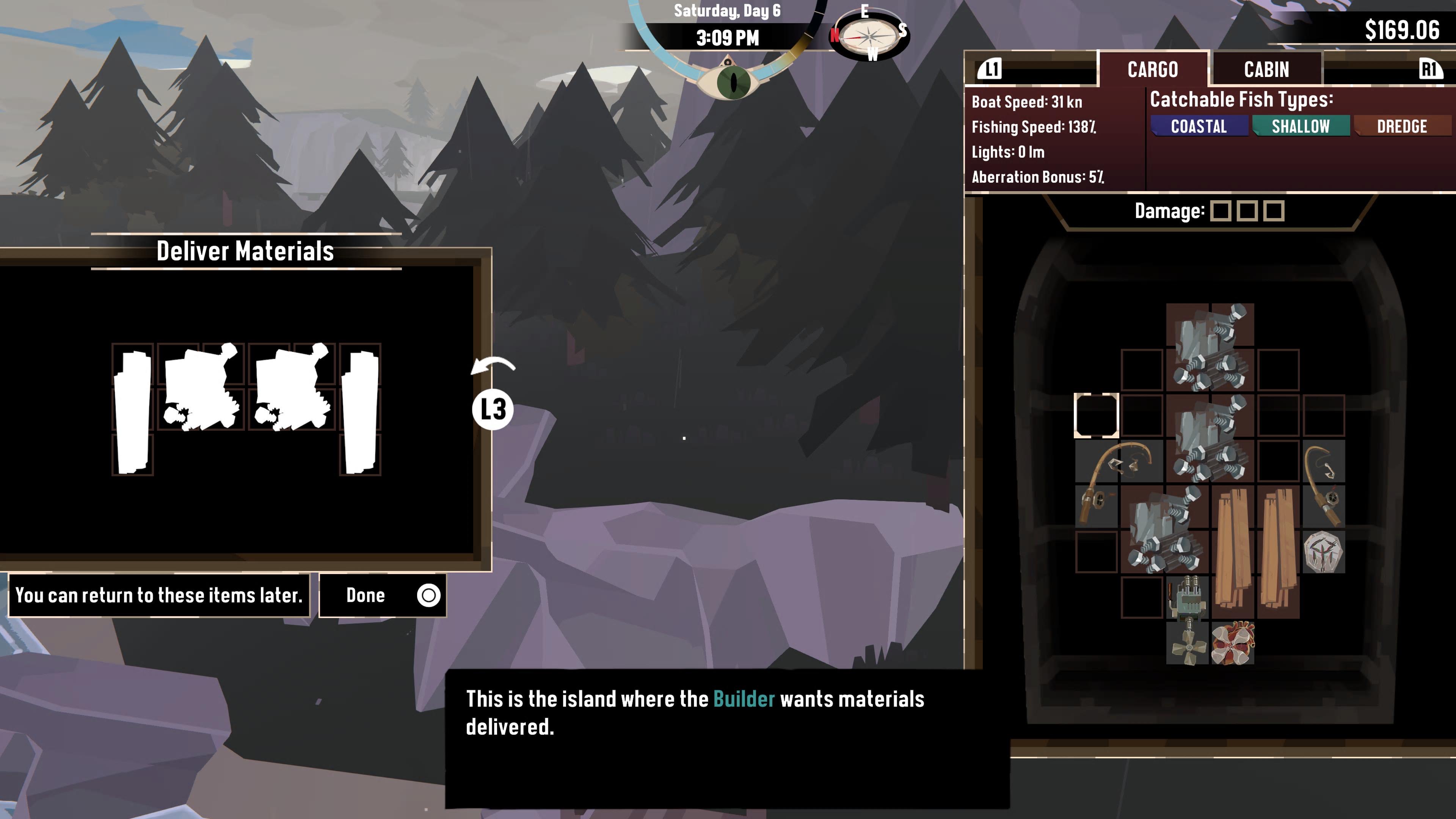Screen dimensions: 1456x819
Task: Select the highlighted empty cargo slot
Action: [x=1096, y=416]
